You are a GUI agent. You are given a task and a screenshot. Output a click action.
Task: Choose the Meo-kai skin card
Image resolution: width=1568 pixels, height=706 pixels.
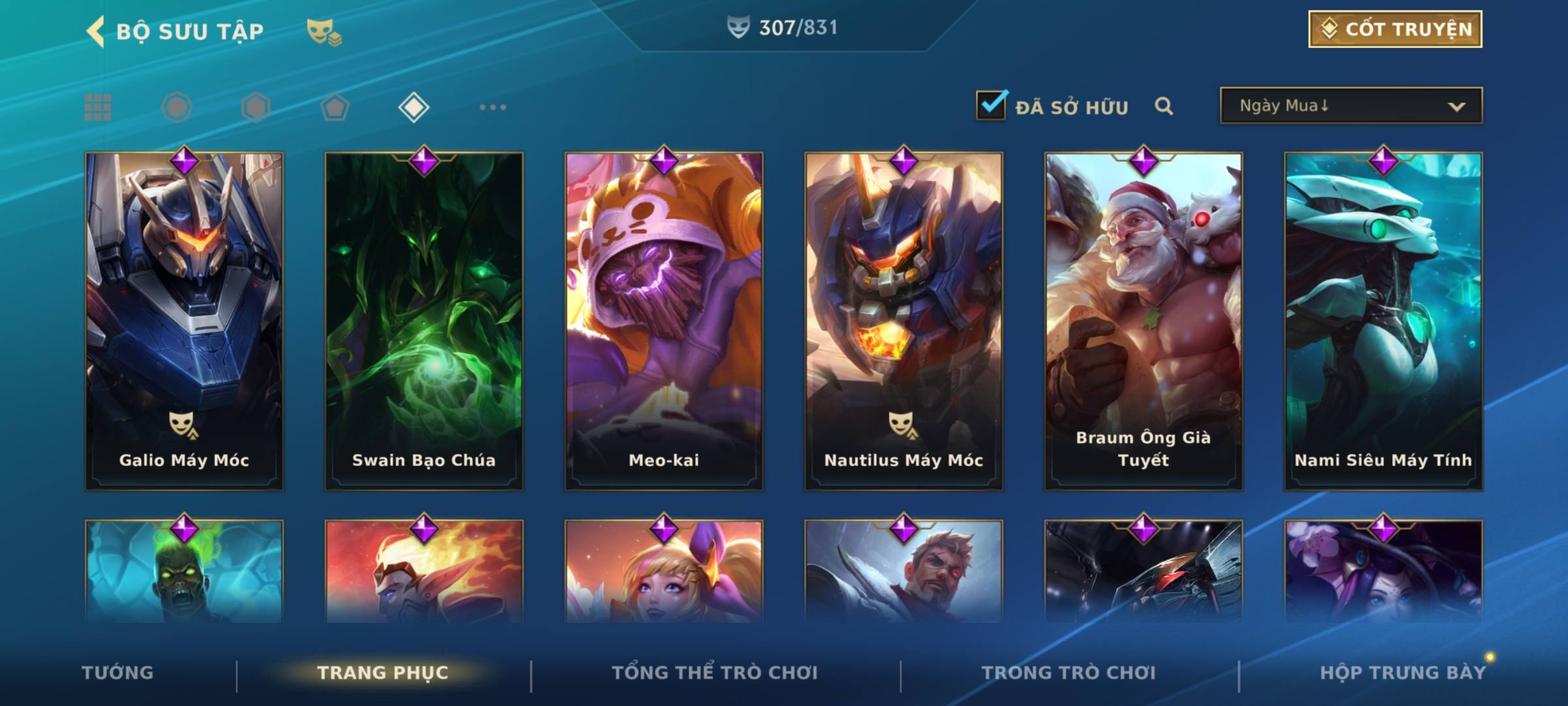[664, 320]
